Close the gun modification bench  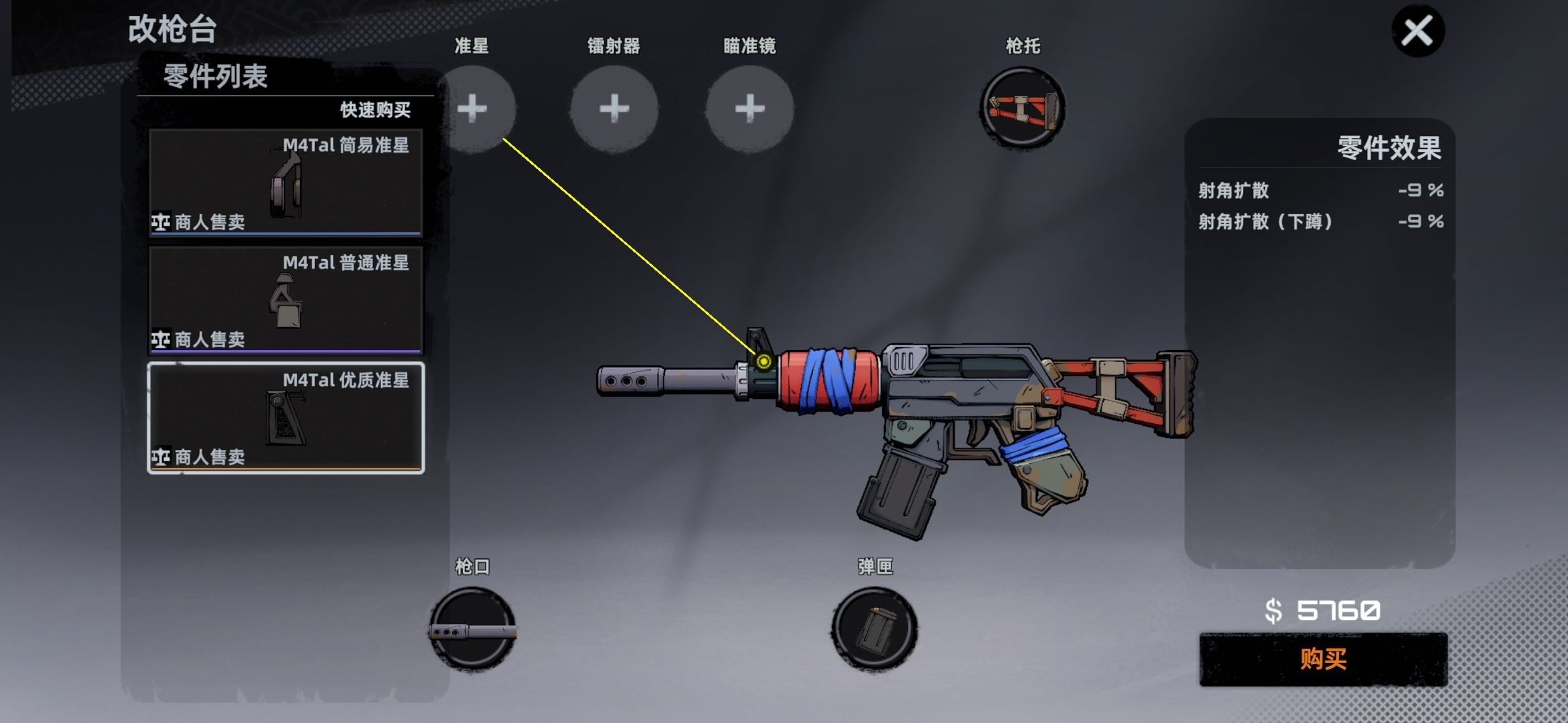1417,31
